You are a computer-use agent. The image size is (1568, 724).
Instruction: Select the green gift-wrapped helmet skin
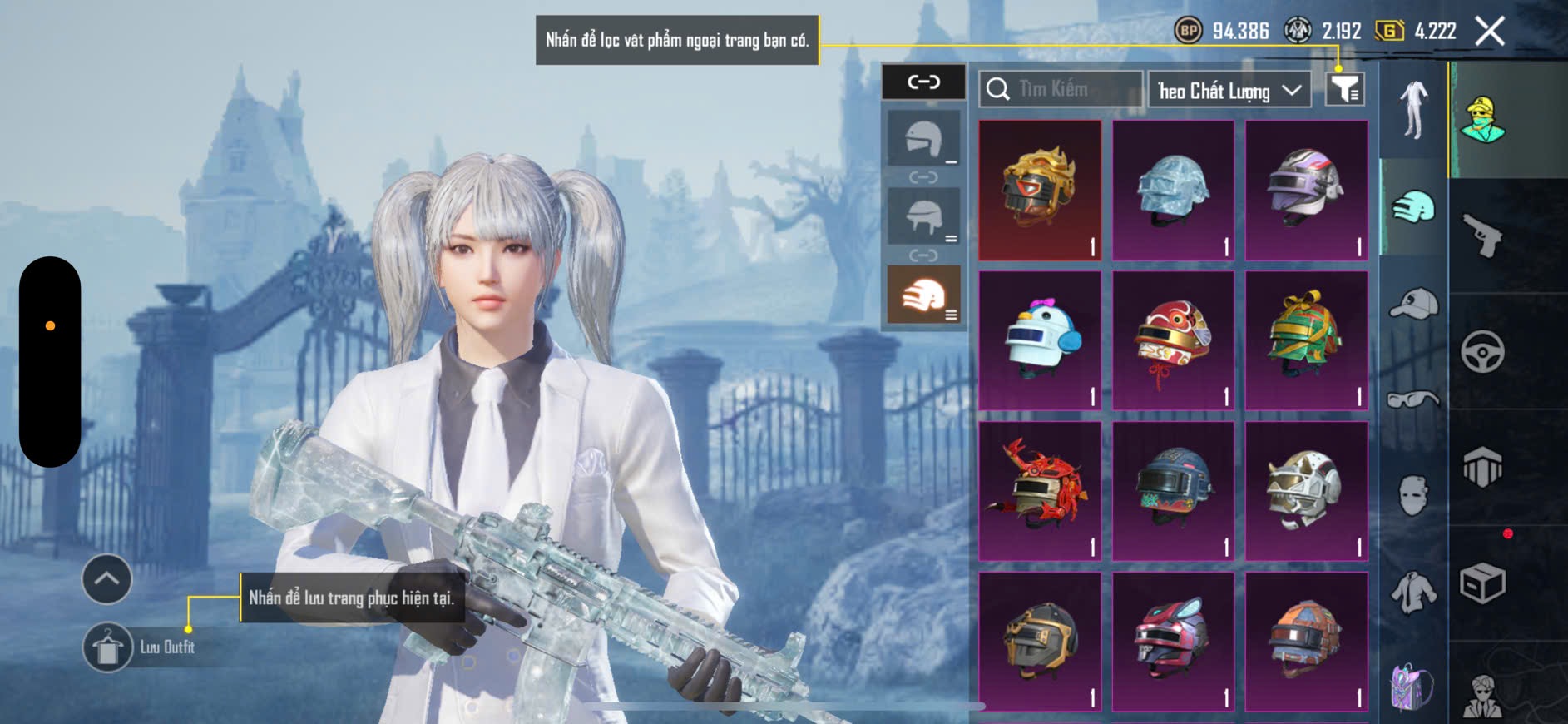coord(1306,340)
